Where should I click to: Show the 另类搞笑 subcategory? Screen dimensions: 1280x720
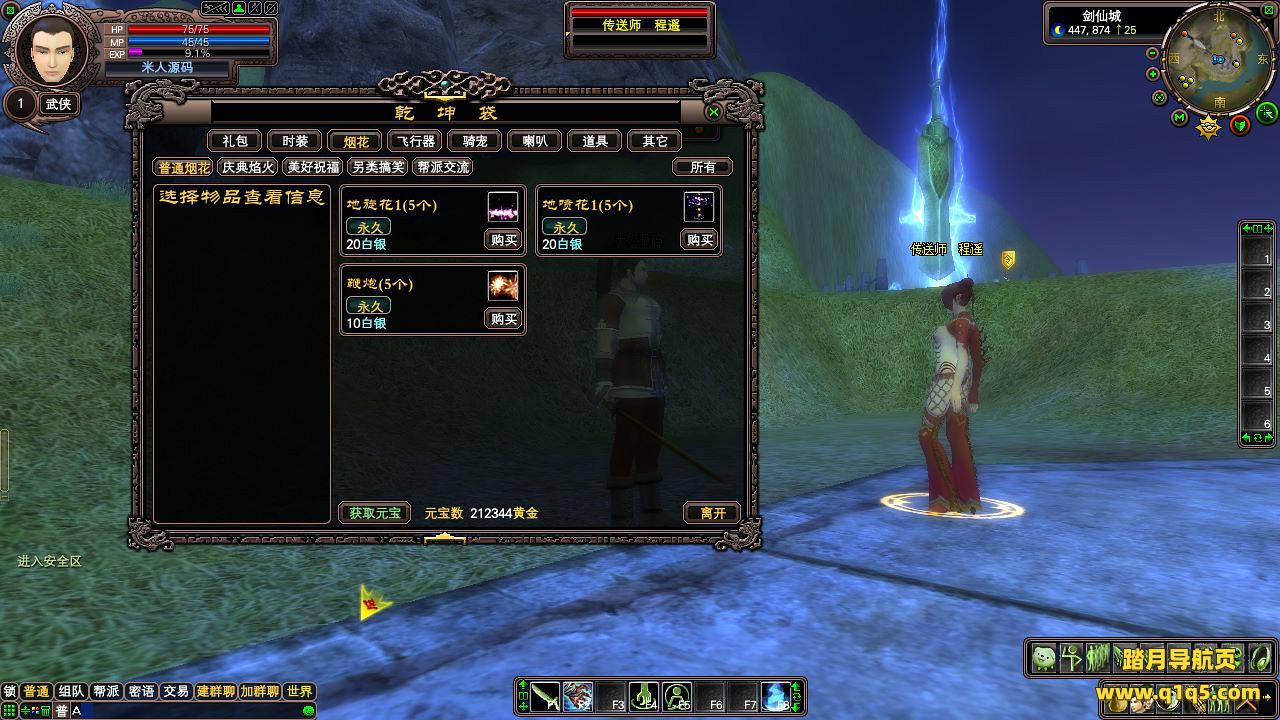378,168
